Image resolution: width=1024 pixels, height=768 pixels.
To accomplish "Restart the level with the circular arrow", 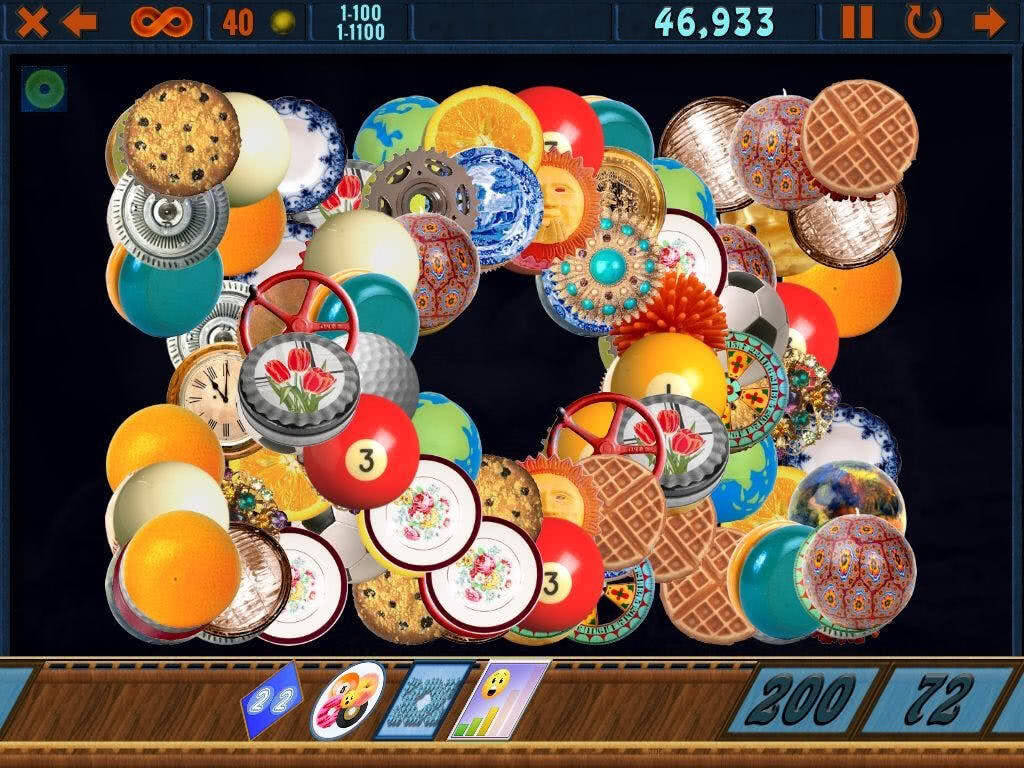I will click(x=923, y=21).
